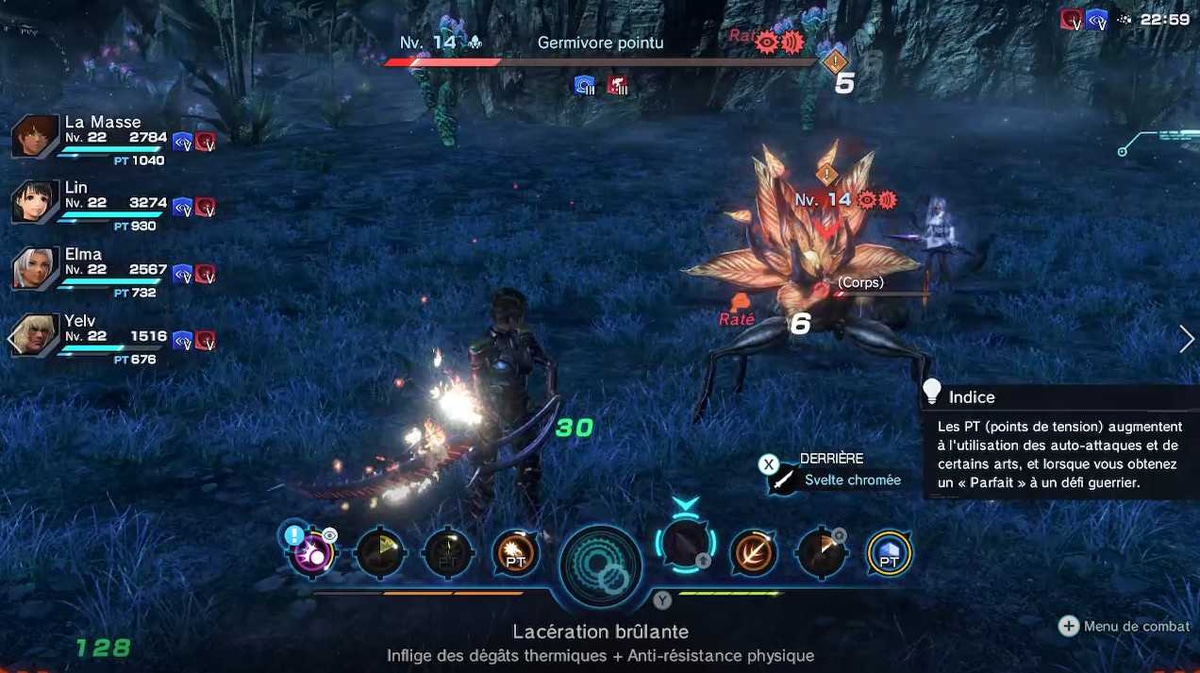Screen dimensions: 1200x673
Task: Select the green-arrow art on cooldown
Action: [x=381, y=553]
